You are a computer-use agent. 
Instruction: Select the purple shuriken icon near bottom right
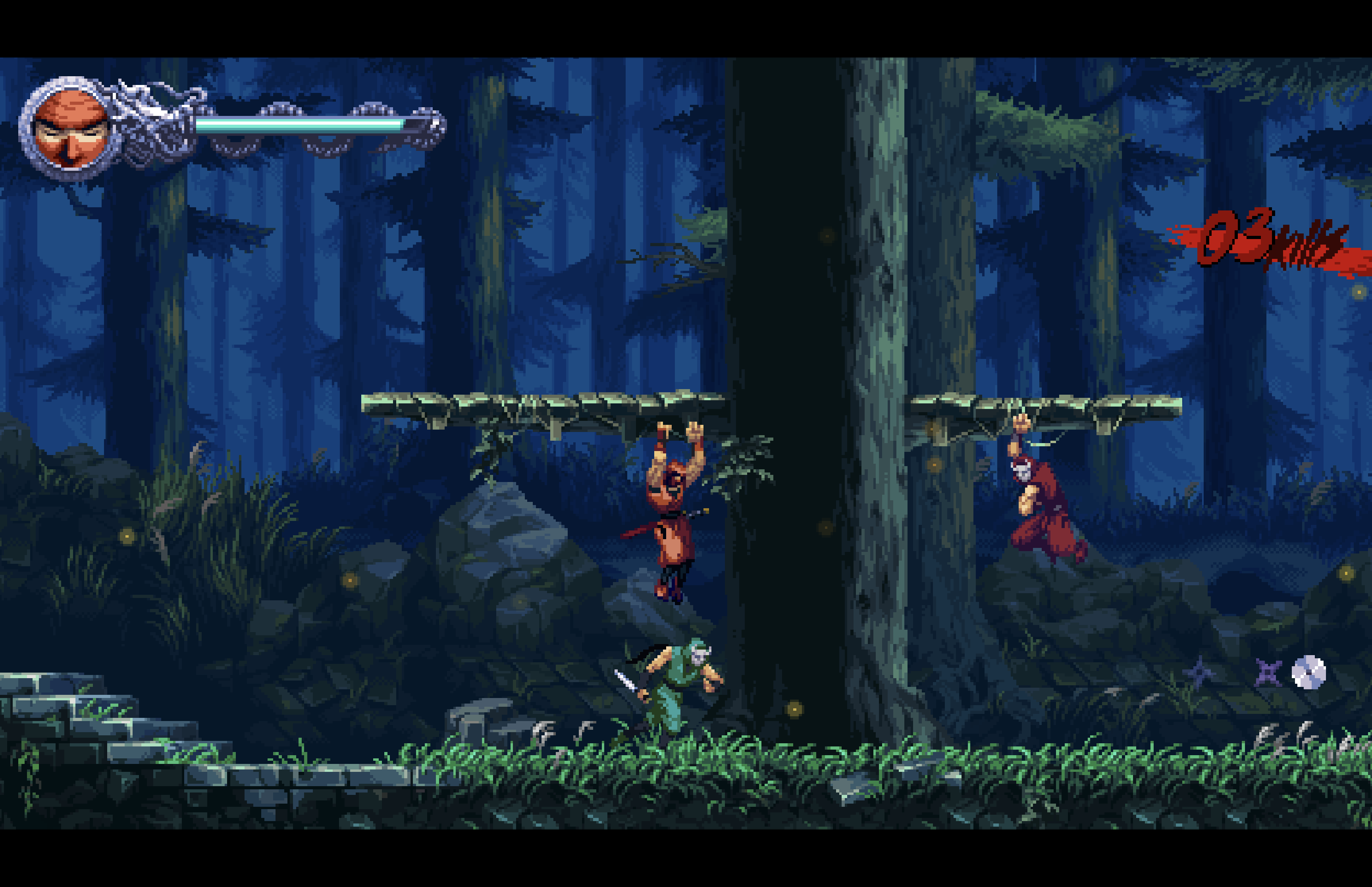point(1268,673)
